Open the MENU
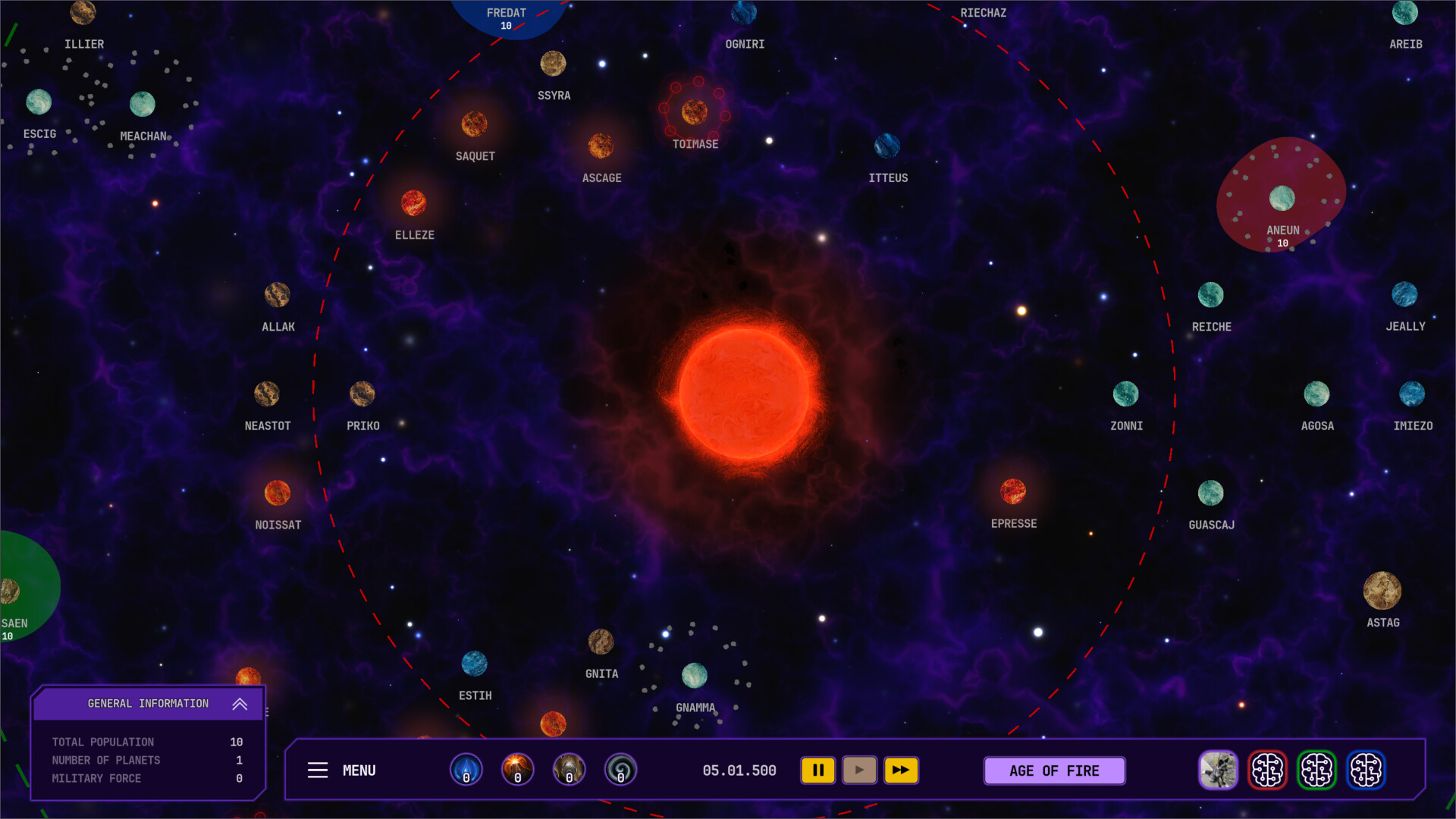 click(x=359, y=770)
